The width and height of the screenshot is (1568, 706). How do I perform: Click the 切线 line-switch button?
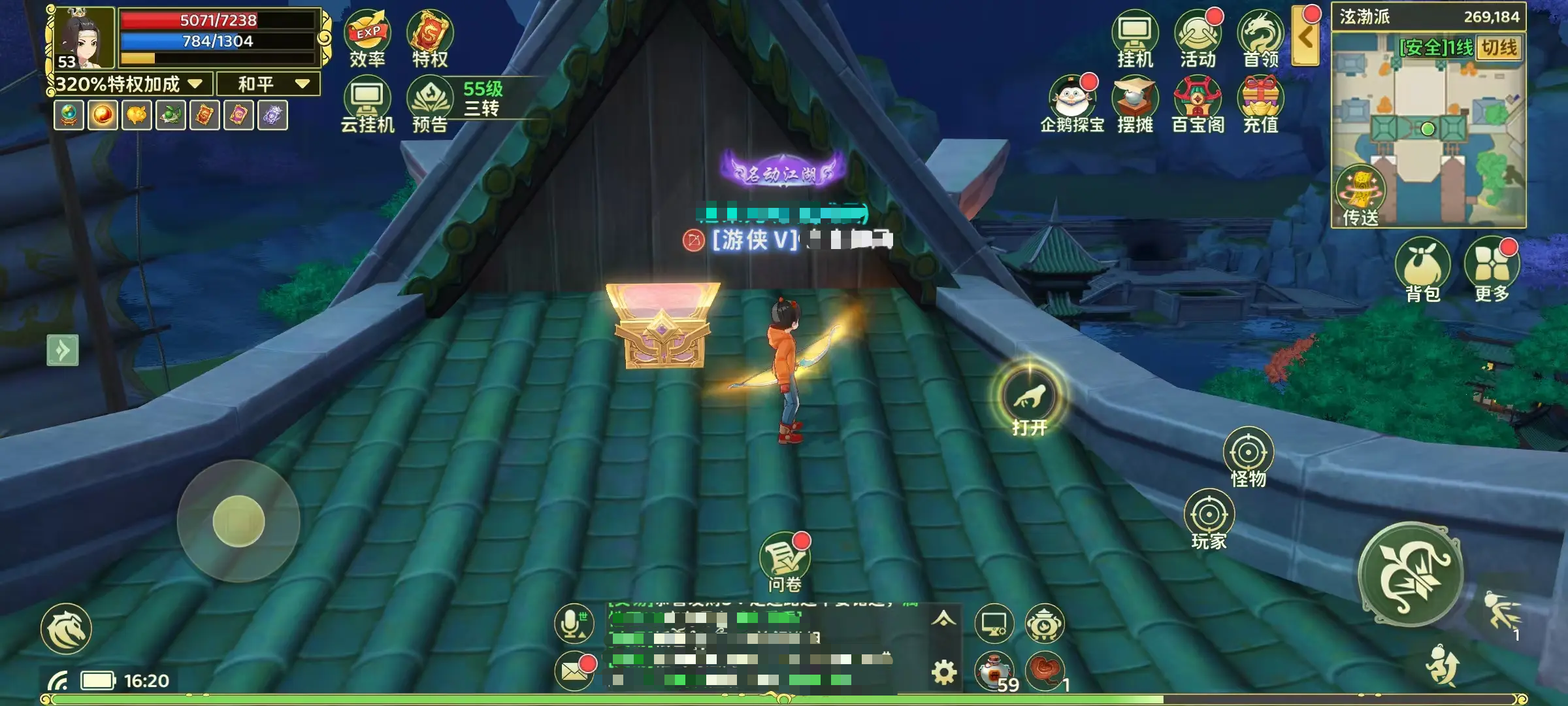pyautogui.click(x=1499, y=48)
